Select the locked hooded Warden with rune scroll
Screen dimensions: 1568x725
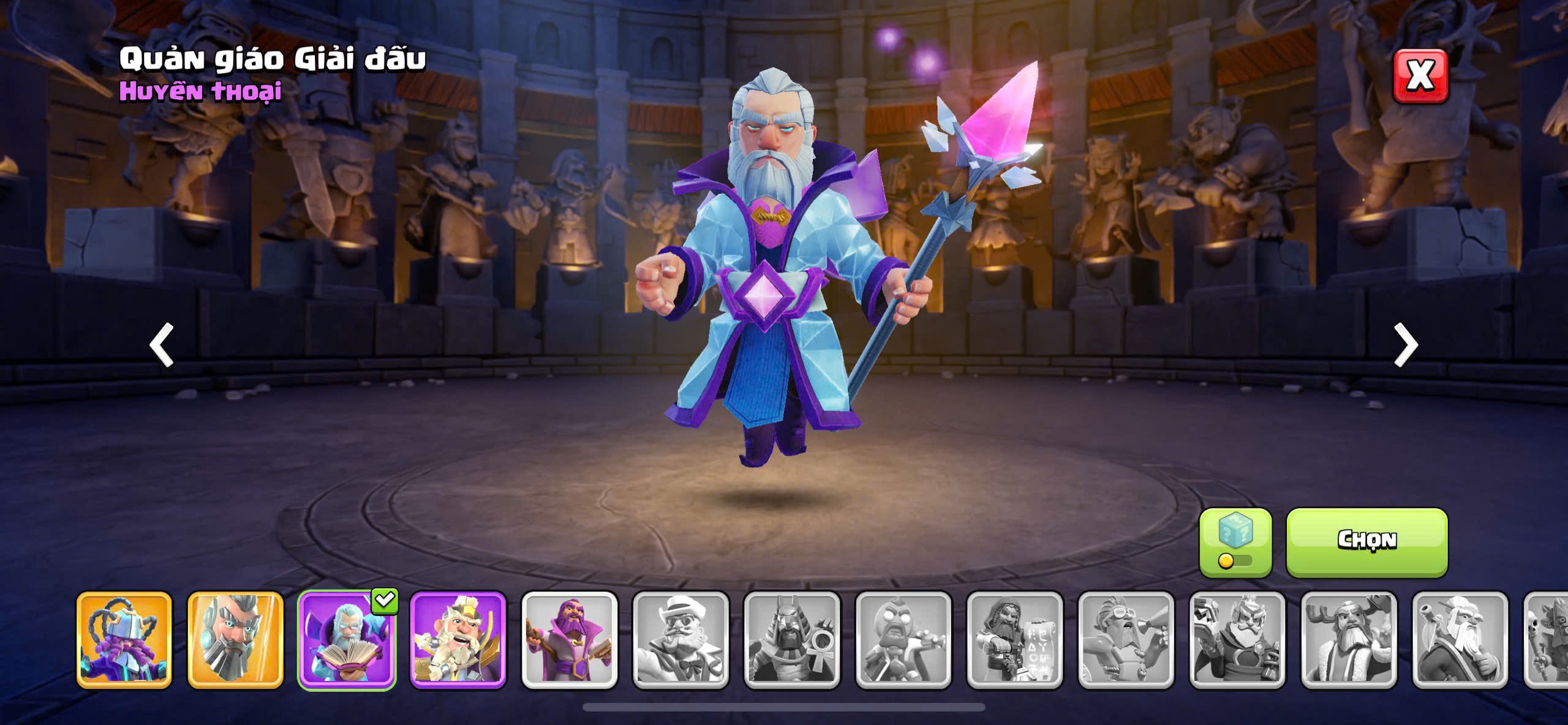tap(1015, 640)
